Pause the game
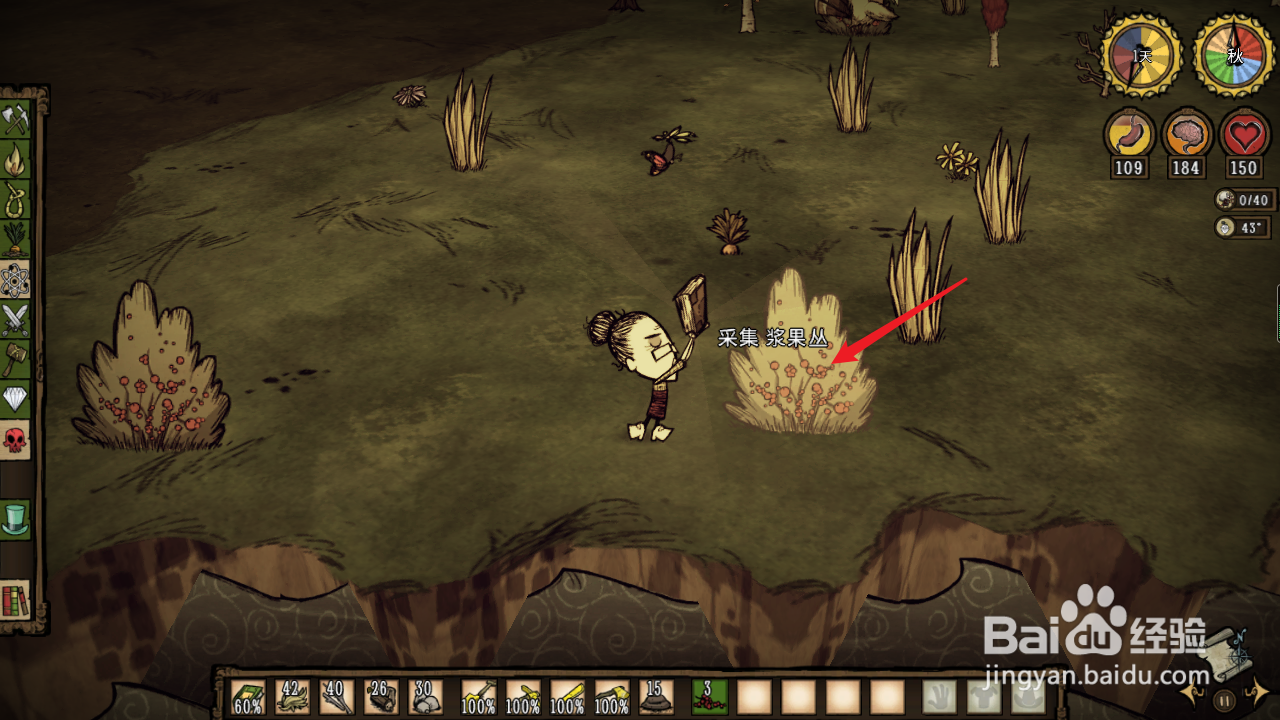 point(1224,699)
